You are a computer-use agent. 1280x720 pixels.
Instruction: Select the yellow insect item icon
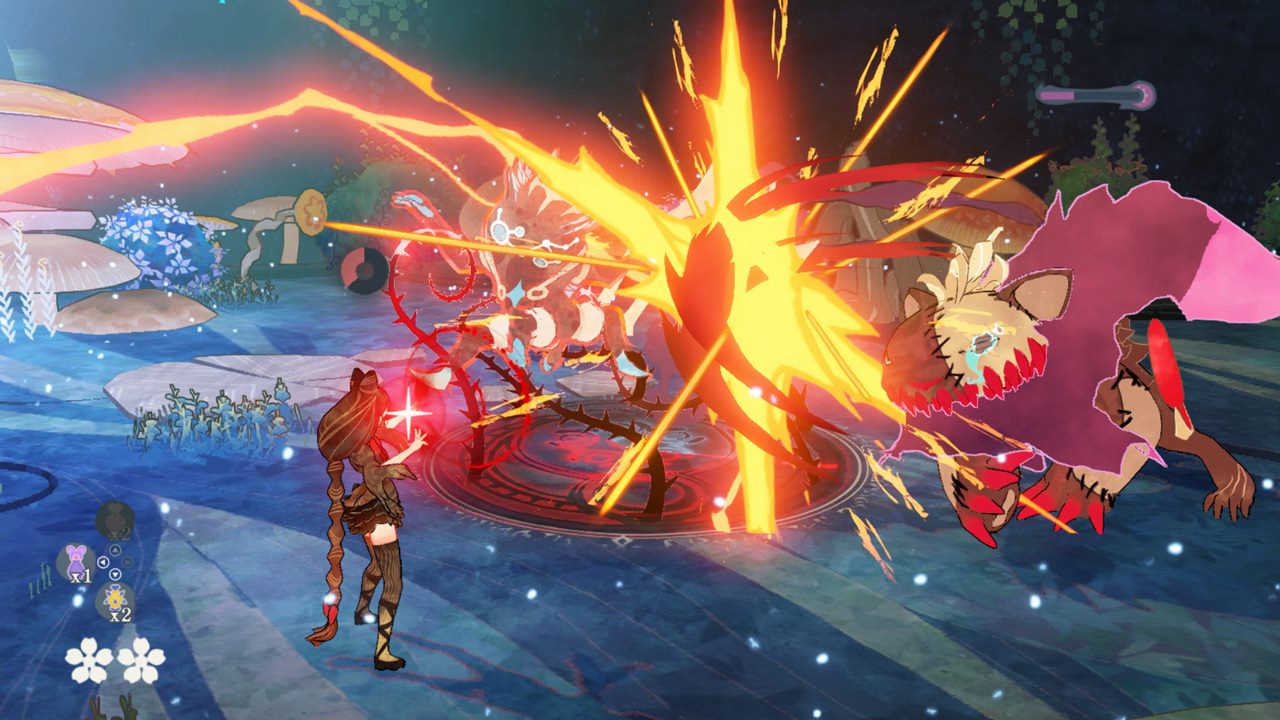coord(113,597)
